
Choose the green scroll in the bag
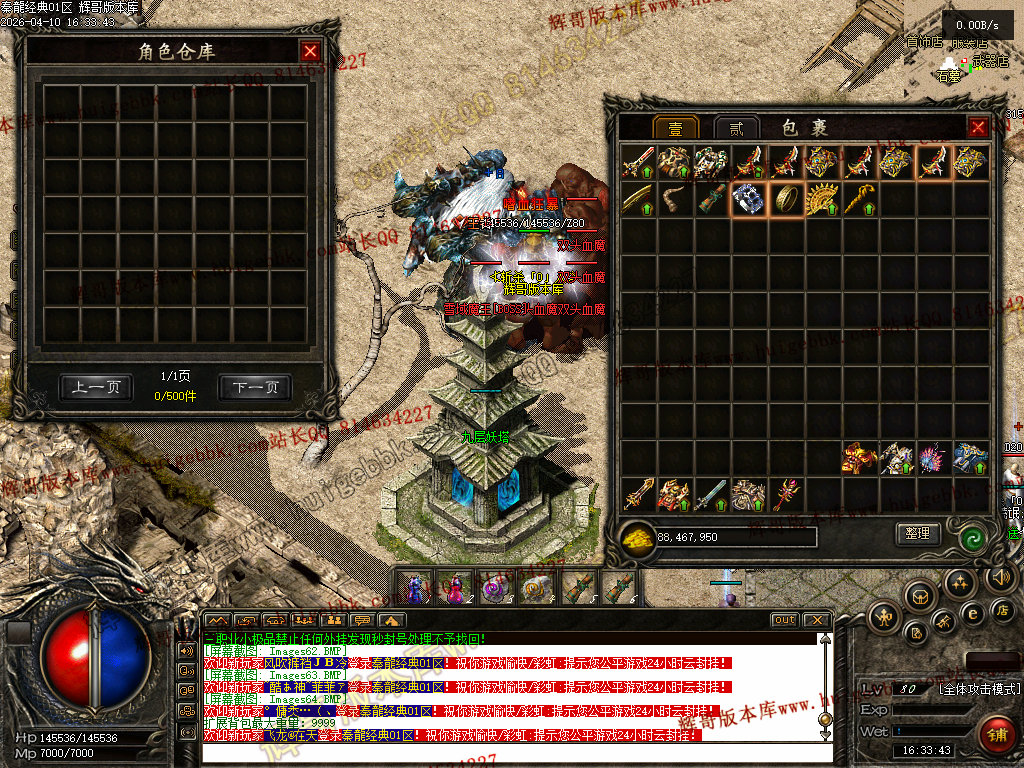[712, 198]
